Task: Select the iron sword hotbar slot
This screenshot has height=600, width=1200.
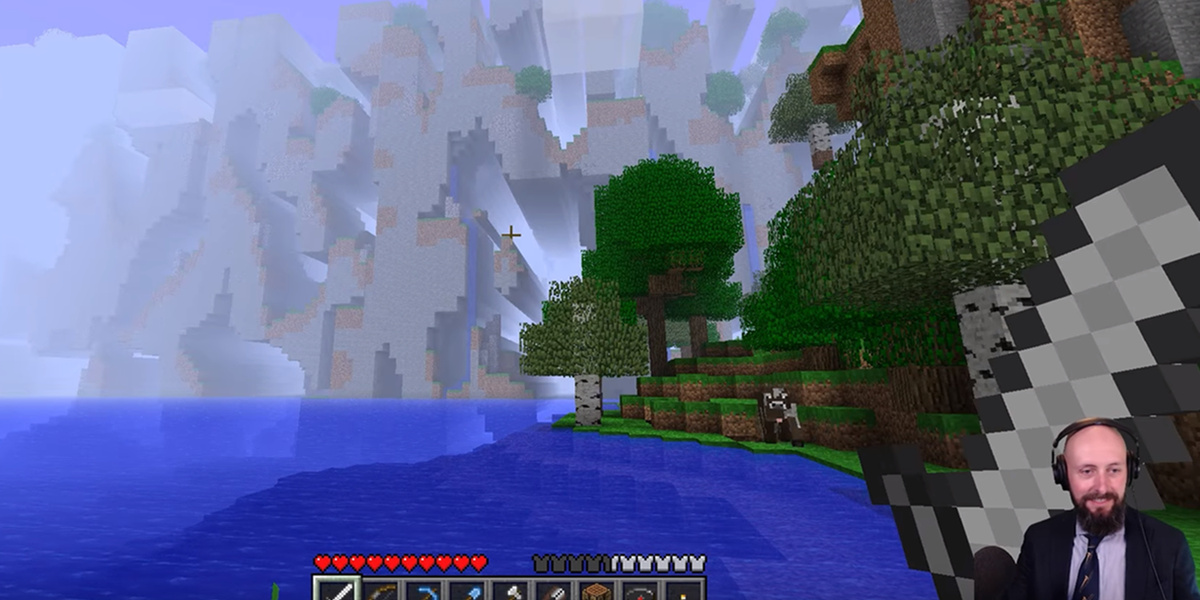Action: (336, 591)
